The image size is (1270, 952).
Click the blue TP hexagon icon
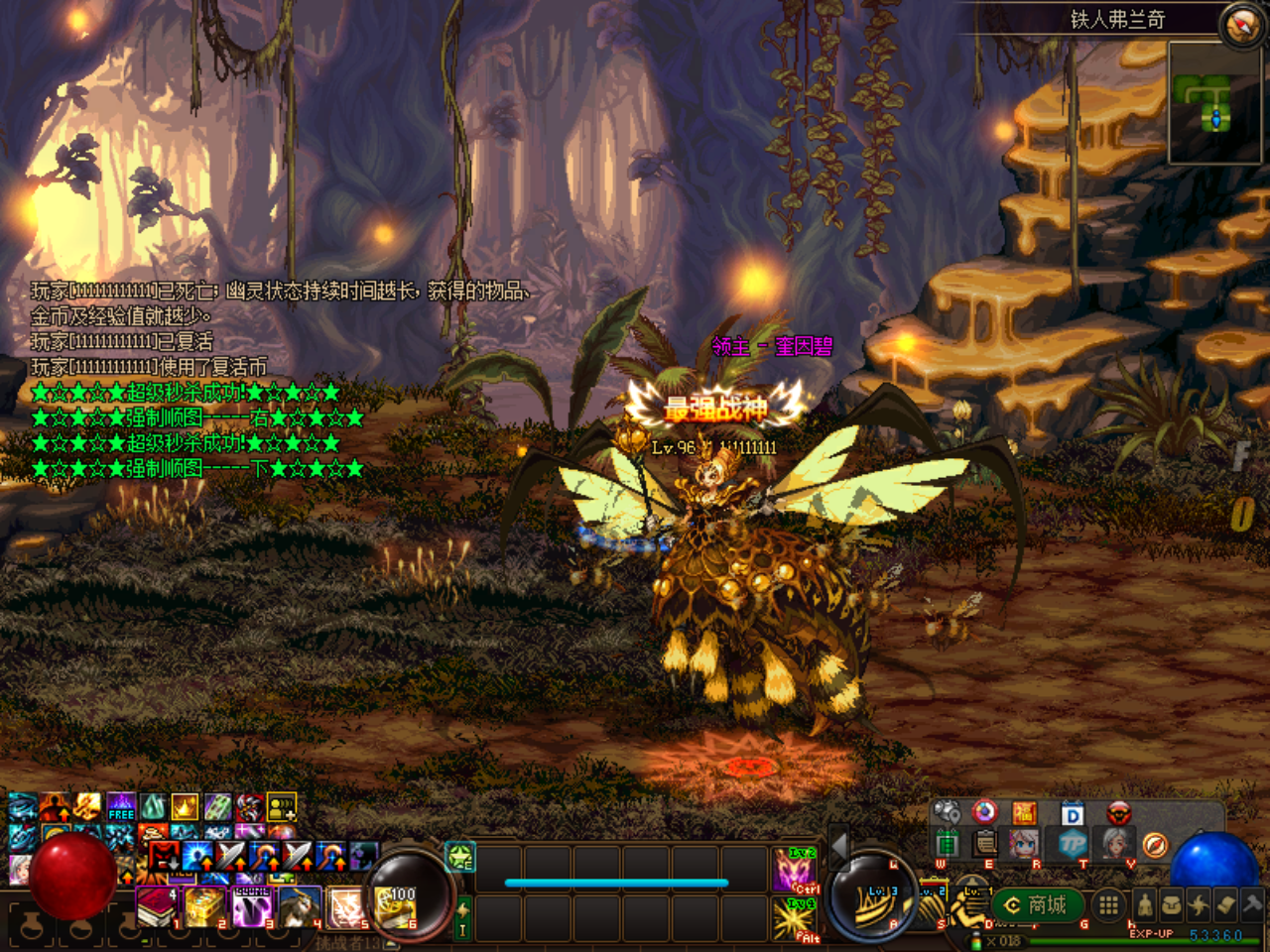1073,844
